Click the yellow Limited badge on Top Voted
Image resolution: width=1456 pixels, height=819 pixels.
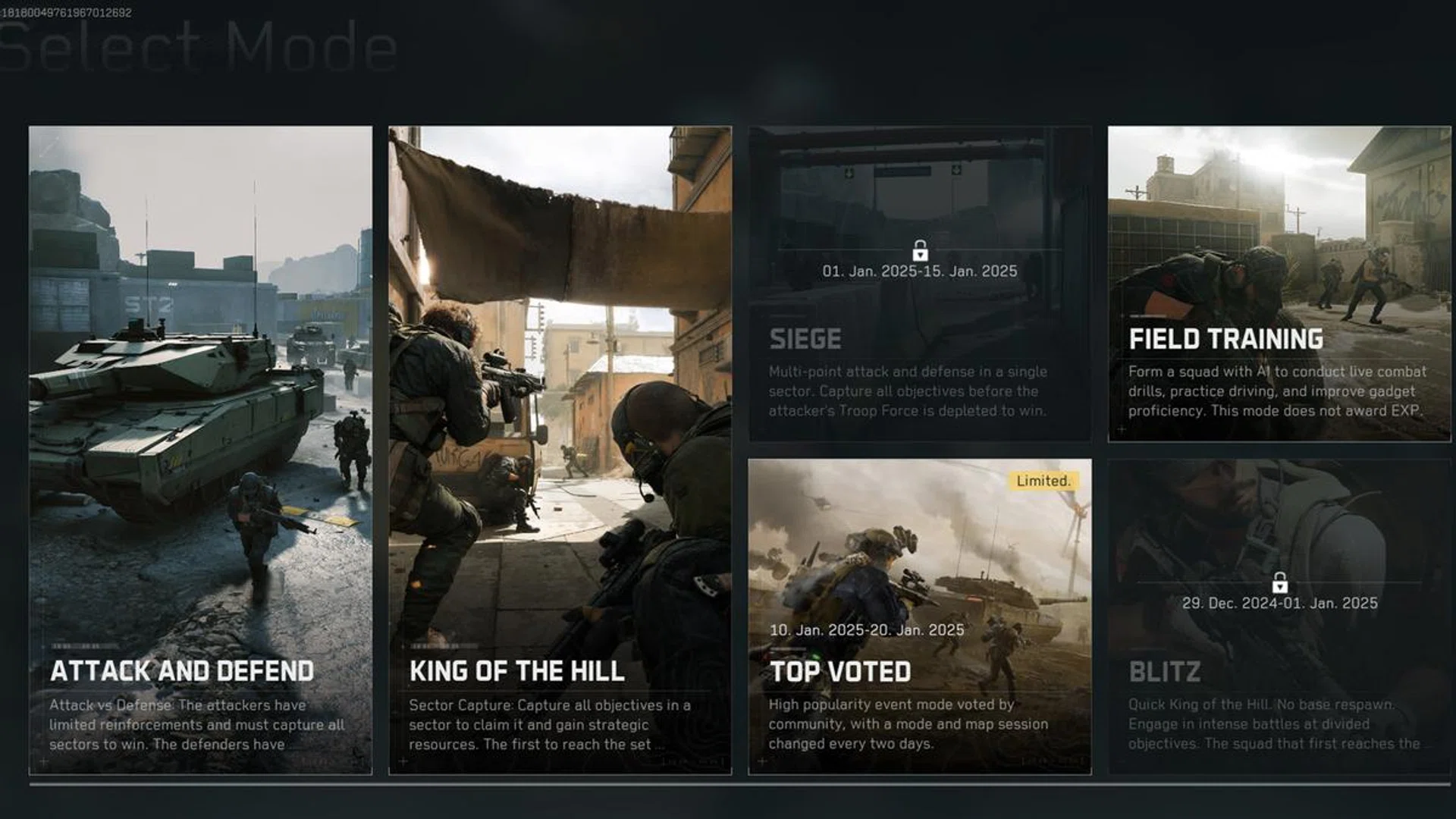point(1045,480)
